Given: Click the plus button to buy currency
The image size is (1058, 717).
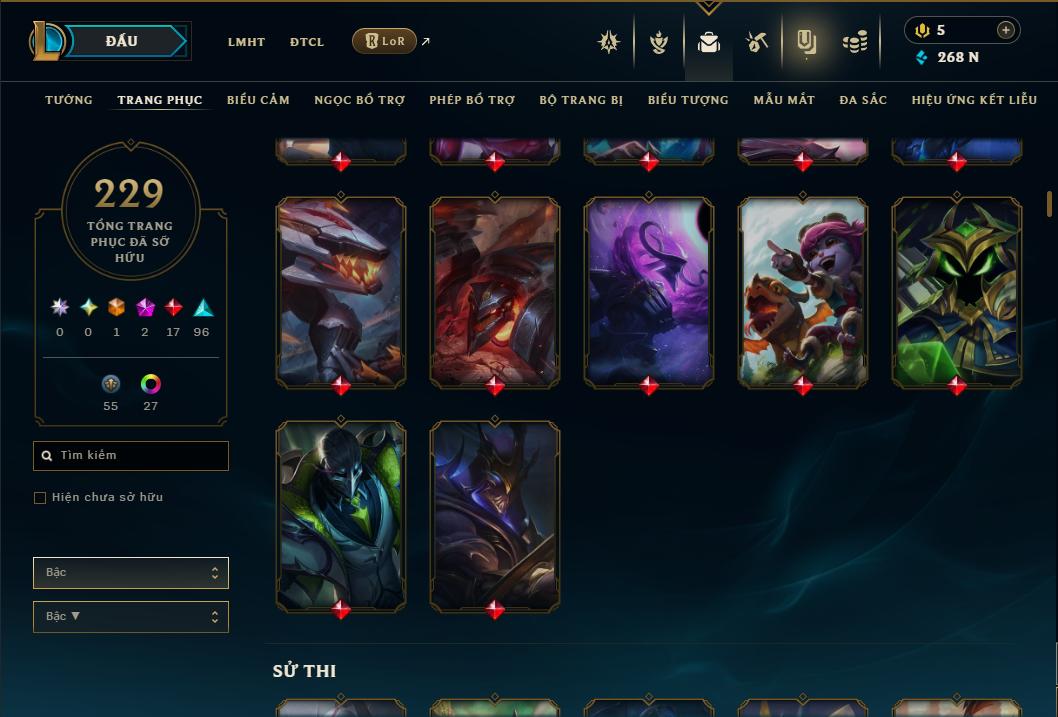Looking at the screenshot, I should click(x=1006, y=30).
